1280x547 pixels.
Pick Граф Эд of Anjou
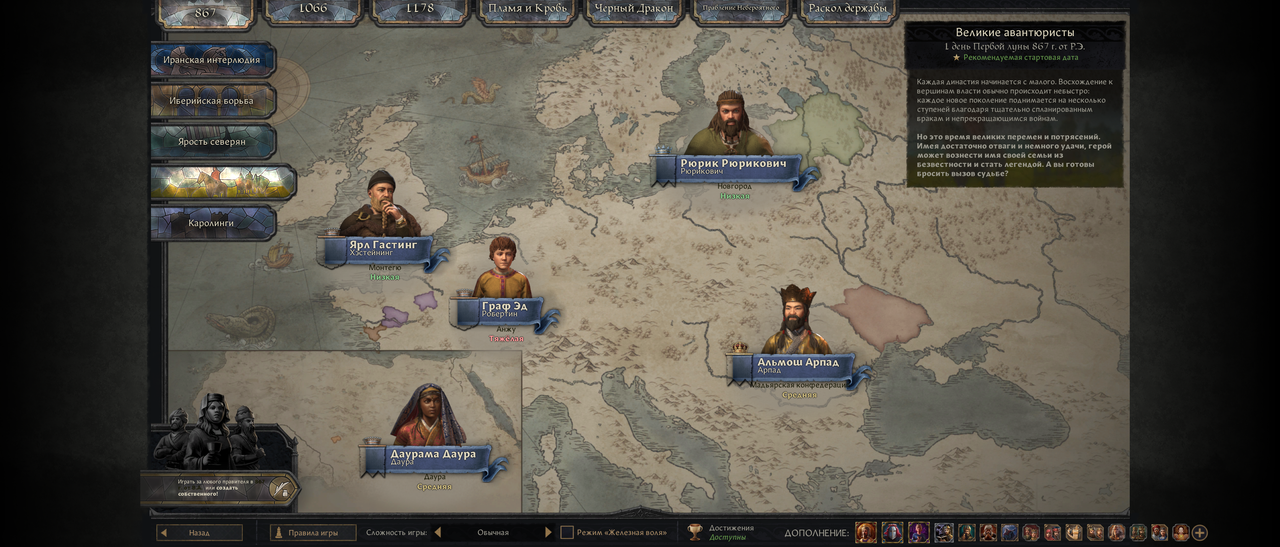click(504, 309)
